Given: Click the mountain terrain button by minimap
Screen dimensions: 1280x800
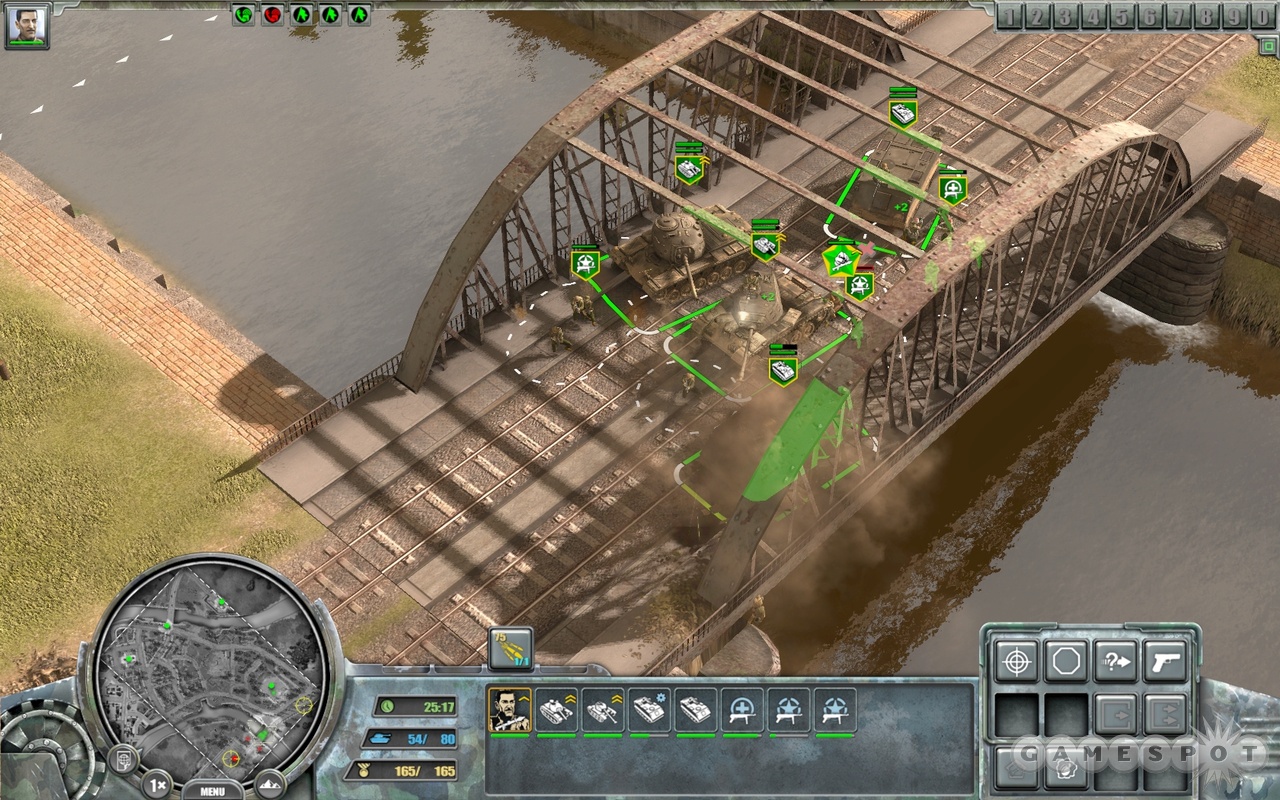Looking at the screenshot, I should [270, 783].
